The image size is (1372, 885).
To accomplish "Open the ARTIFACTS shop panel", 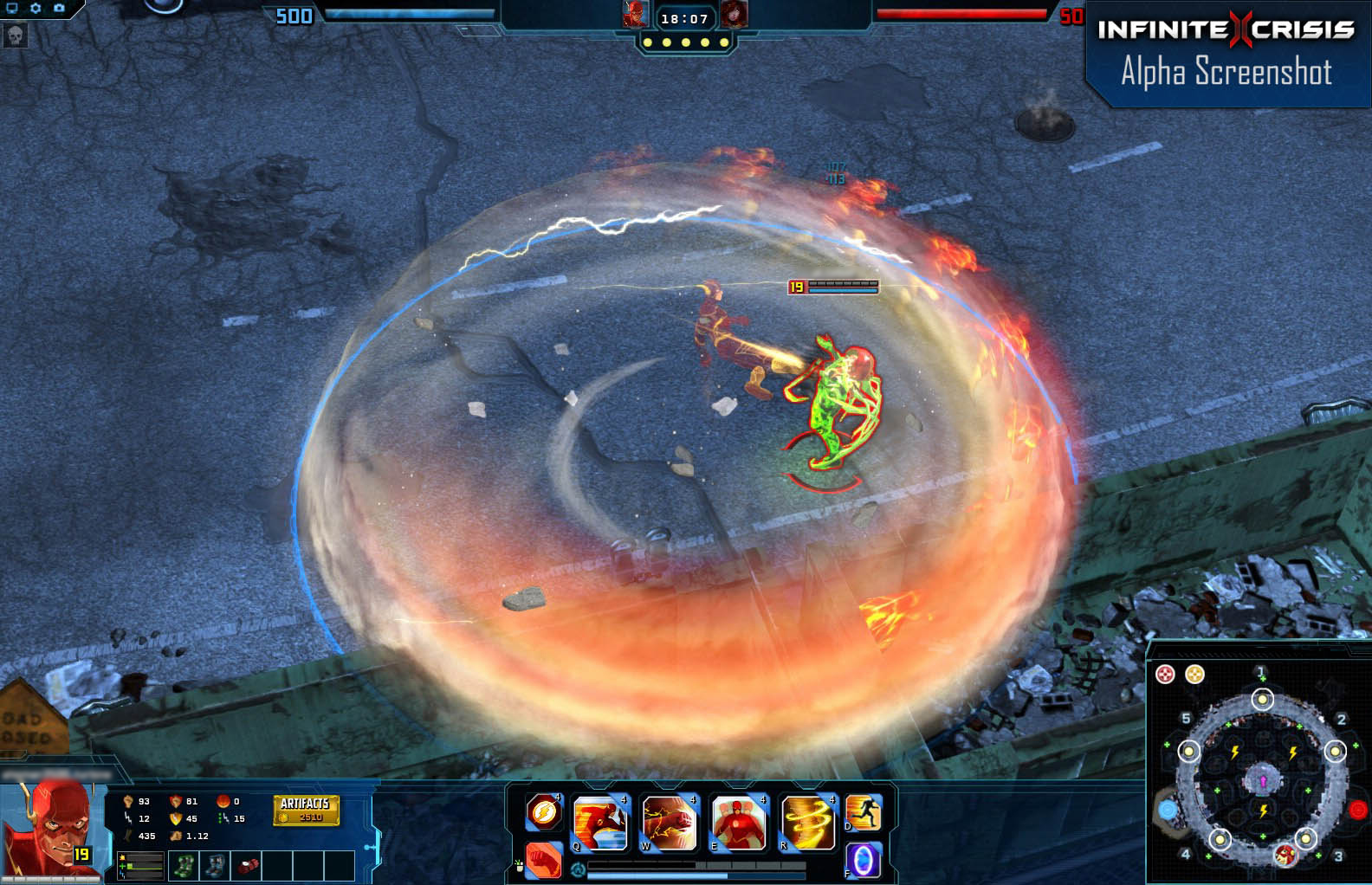I will [307, 811].
